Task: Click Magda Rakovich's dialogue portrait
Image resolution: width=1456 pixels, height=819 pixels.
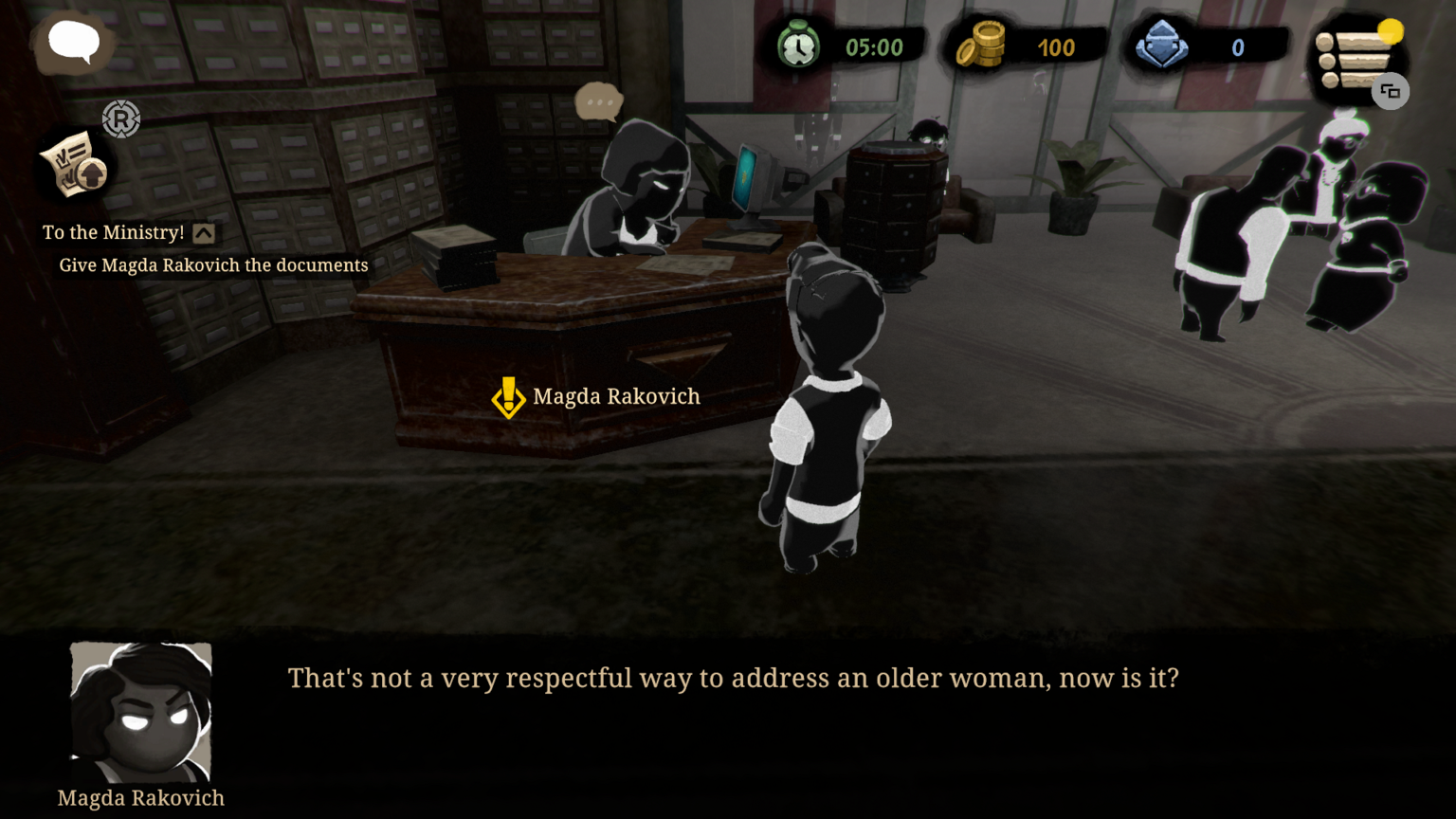Action: [x=141, y=712]
